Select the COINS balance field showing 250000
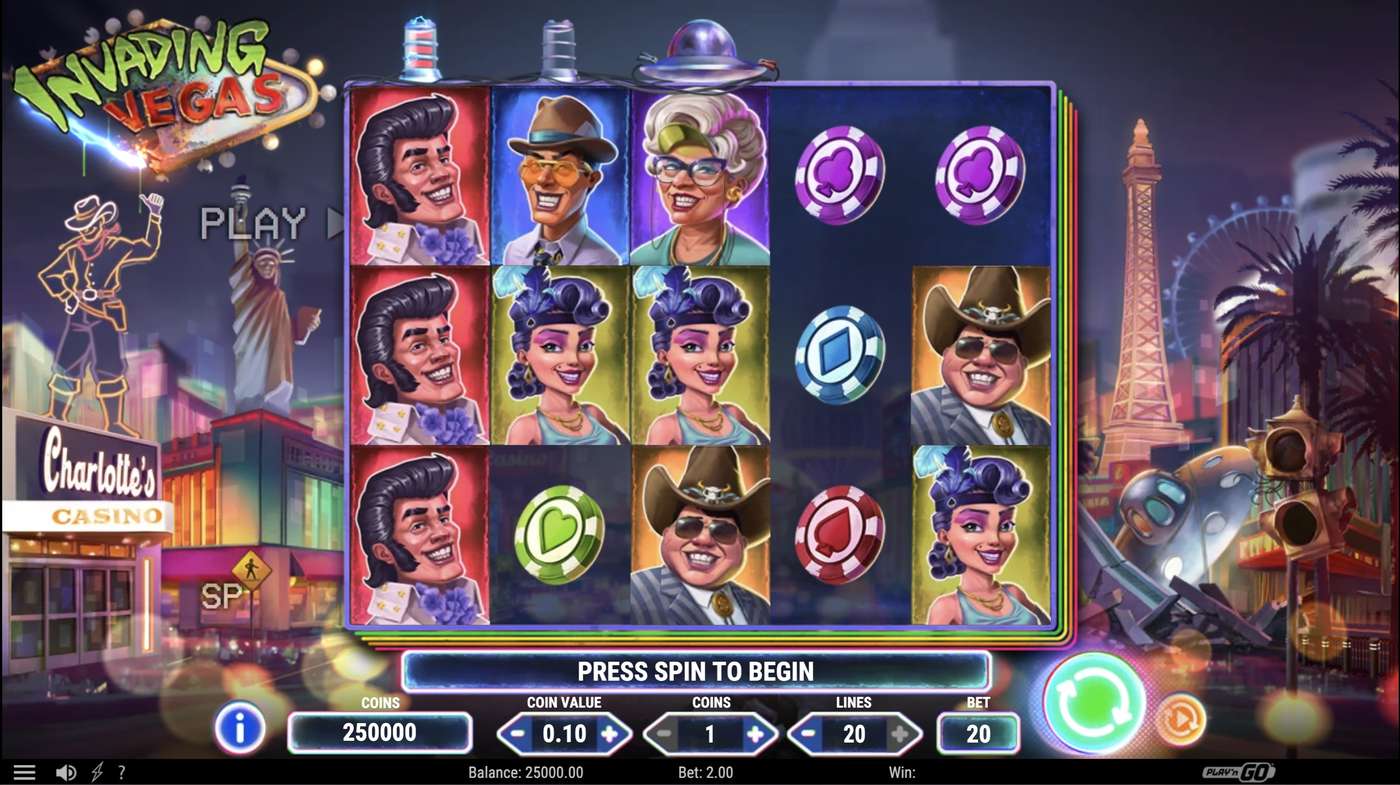The width and height of the screenshot is (1400, 785). [379, 732]
